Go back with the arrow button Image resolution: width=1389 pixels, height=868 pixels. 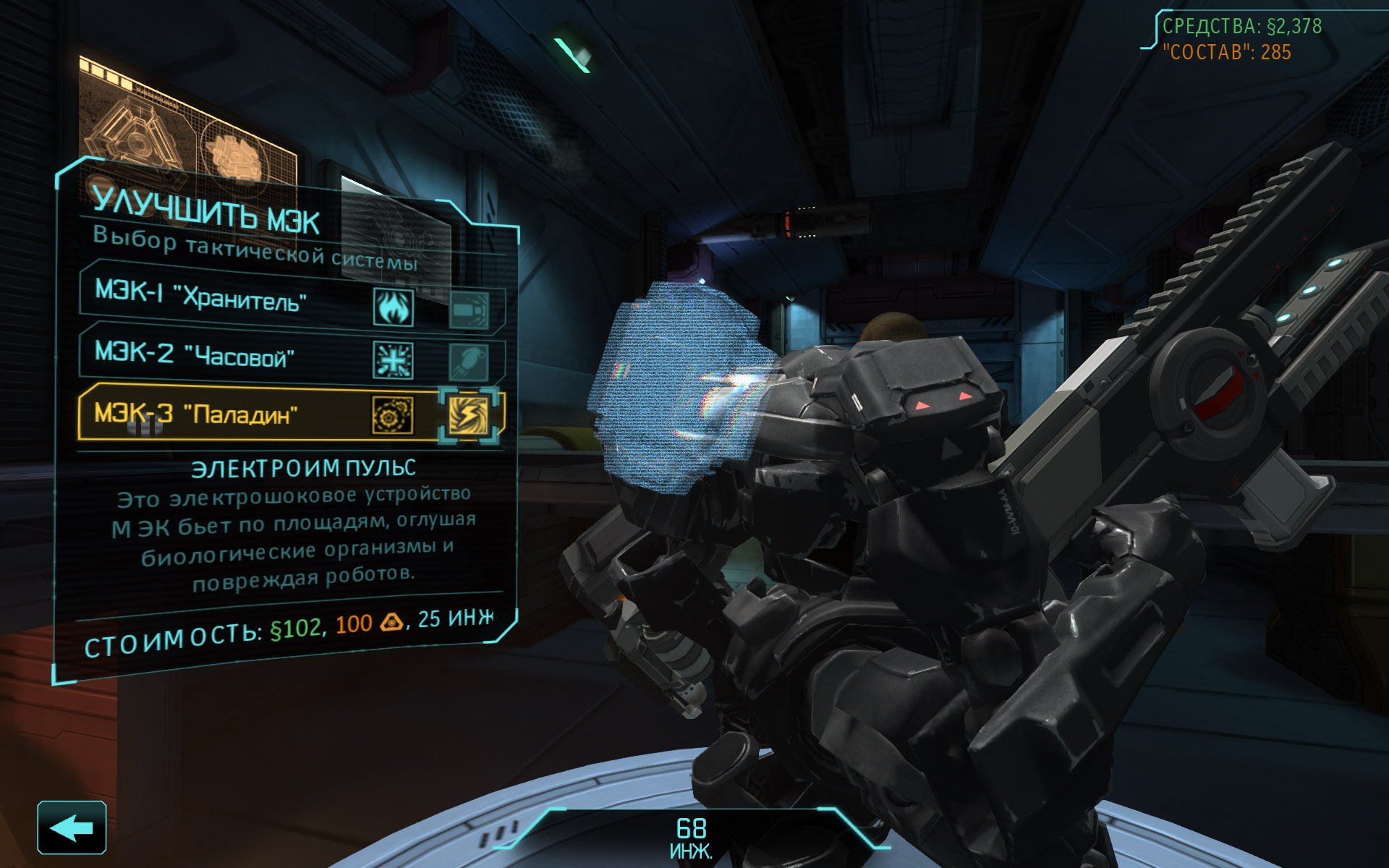(72, 827)
